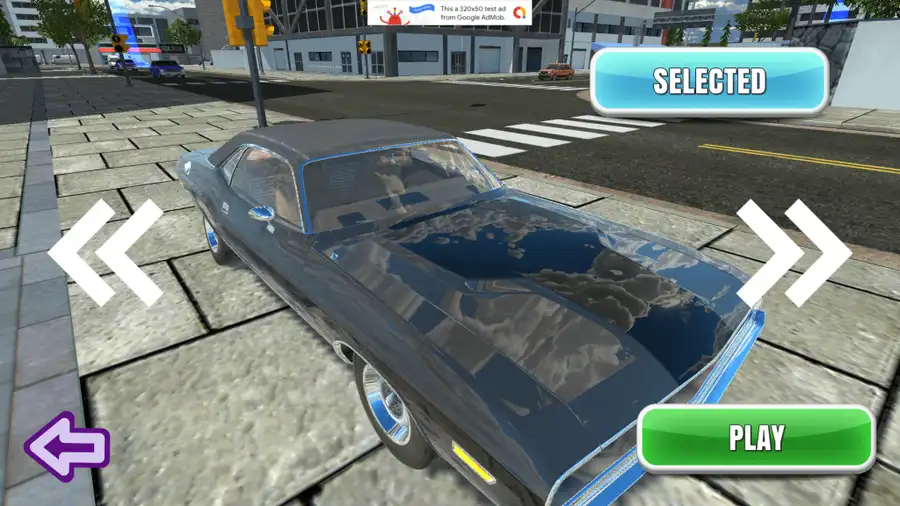The width and height of the screenshot is (900, 506).
Task: Show the next car with the right arrows
Action: (793, 253)
